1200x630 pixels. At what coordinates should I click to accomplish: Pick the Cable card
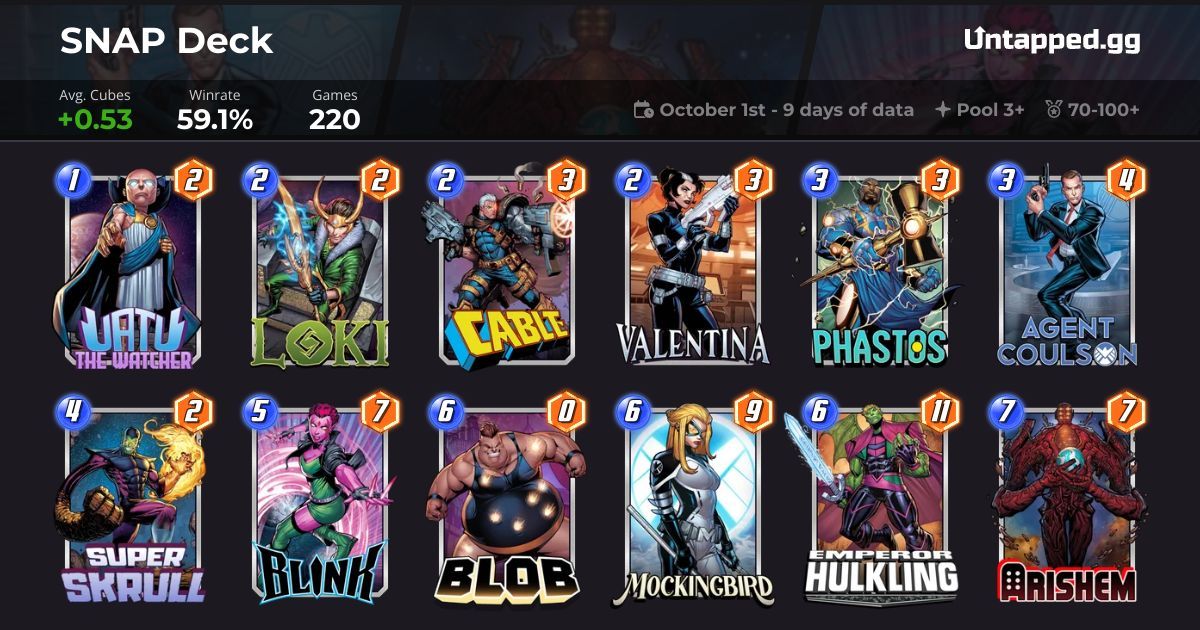click(505, 268)
